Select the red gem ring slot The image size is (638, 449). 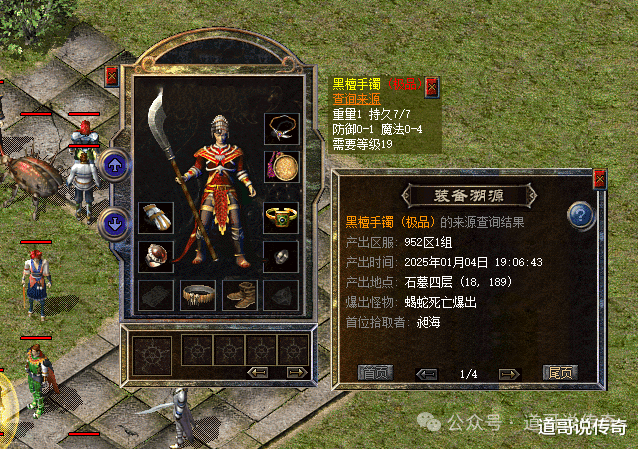coord(156,255)
